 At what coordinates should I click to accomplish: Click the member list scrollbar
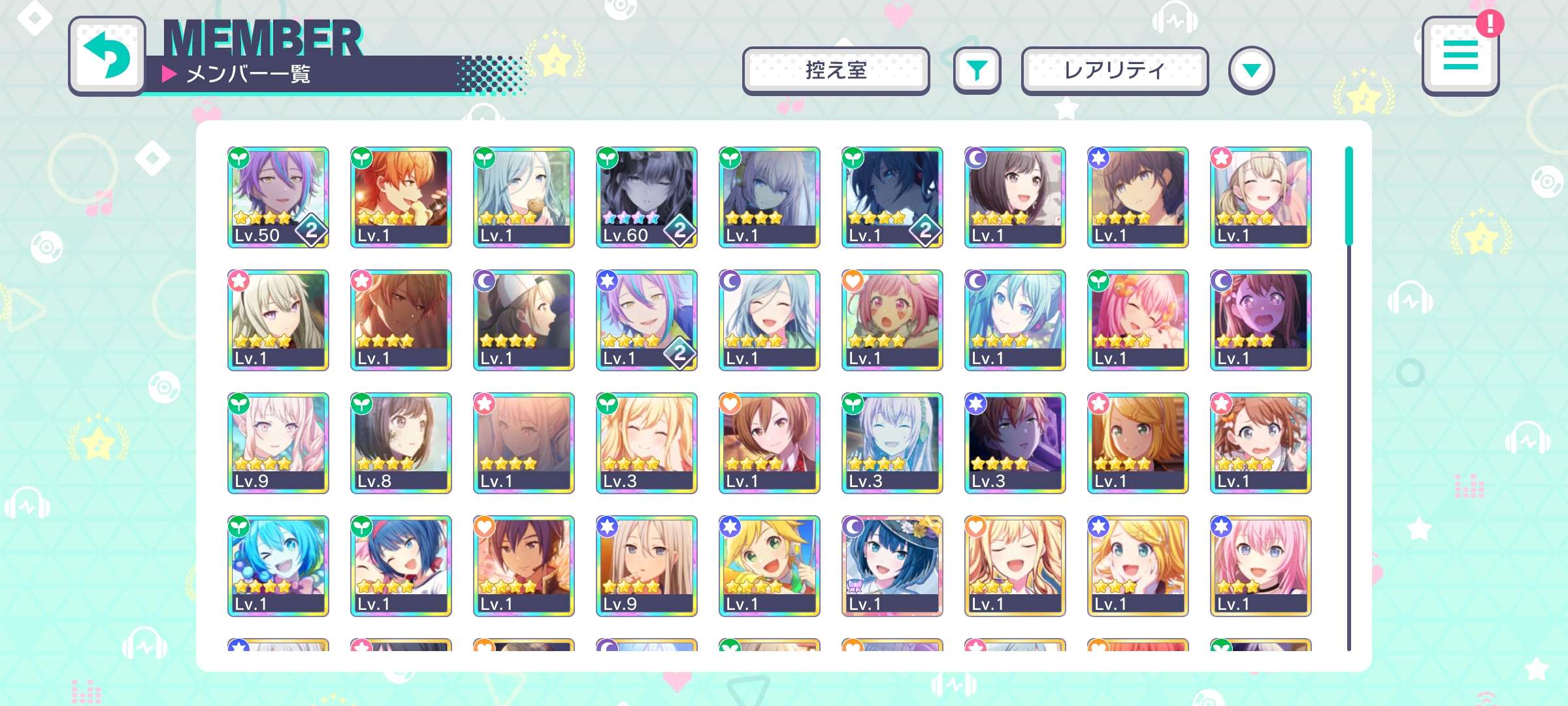[x=1348, y=196]
